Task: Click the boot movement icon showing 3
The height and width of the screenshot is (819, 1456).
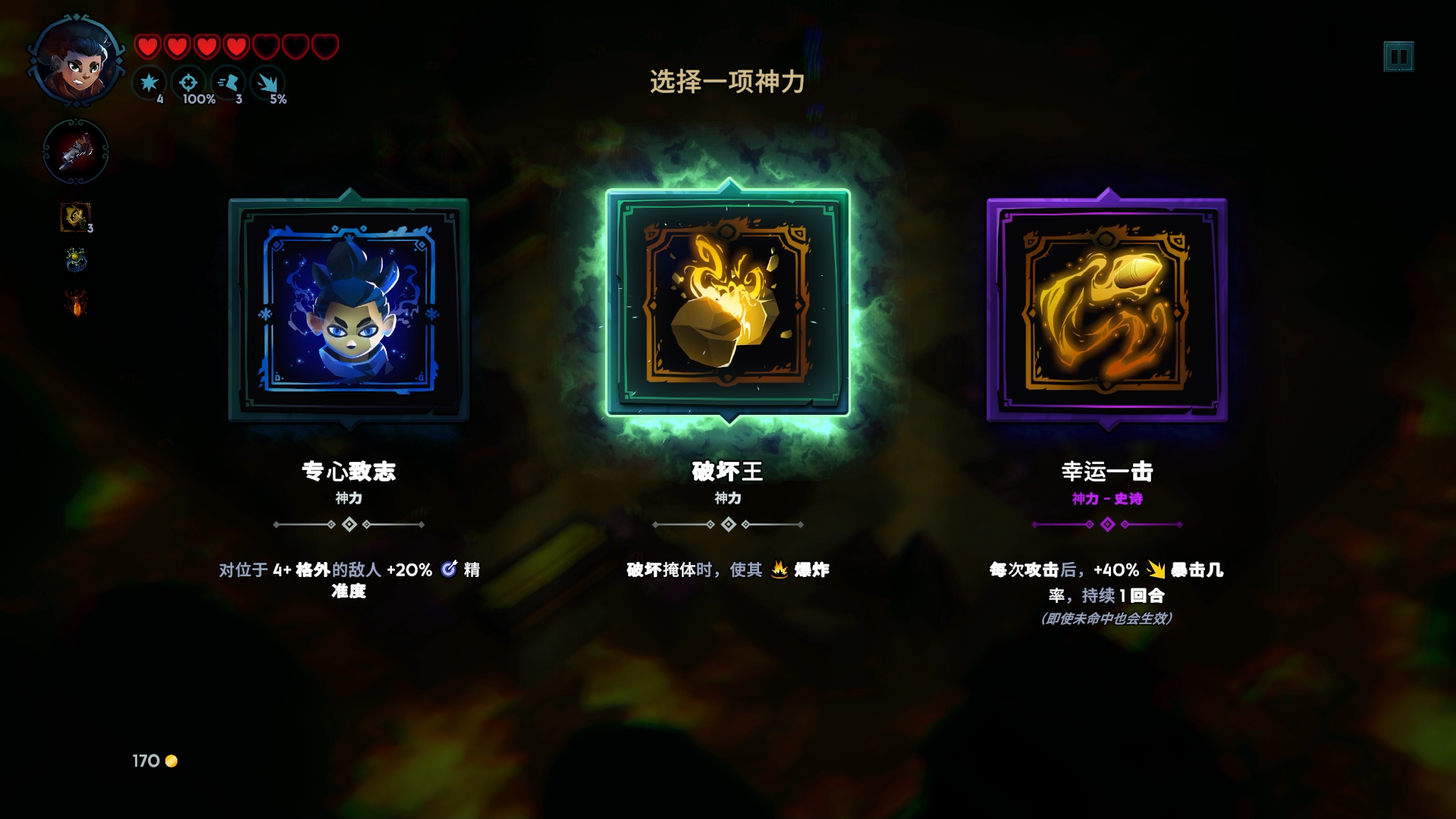Action: (230, 83)
